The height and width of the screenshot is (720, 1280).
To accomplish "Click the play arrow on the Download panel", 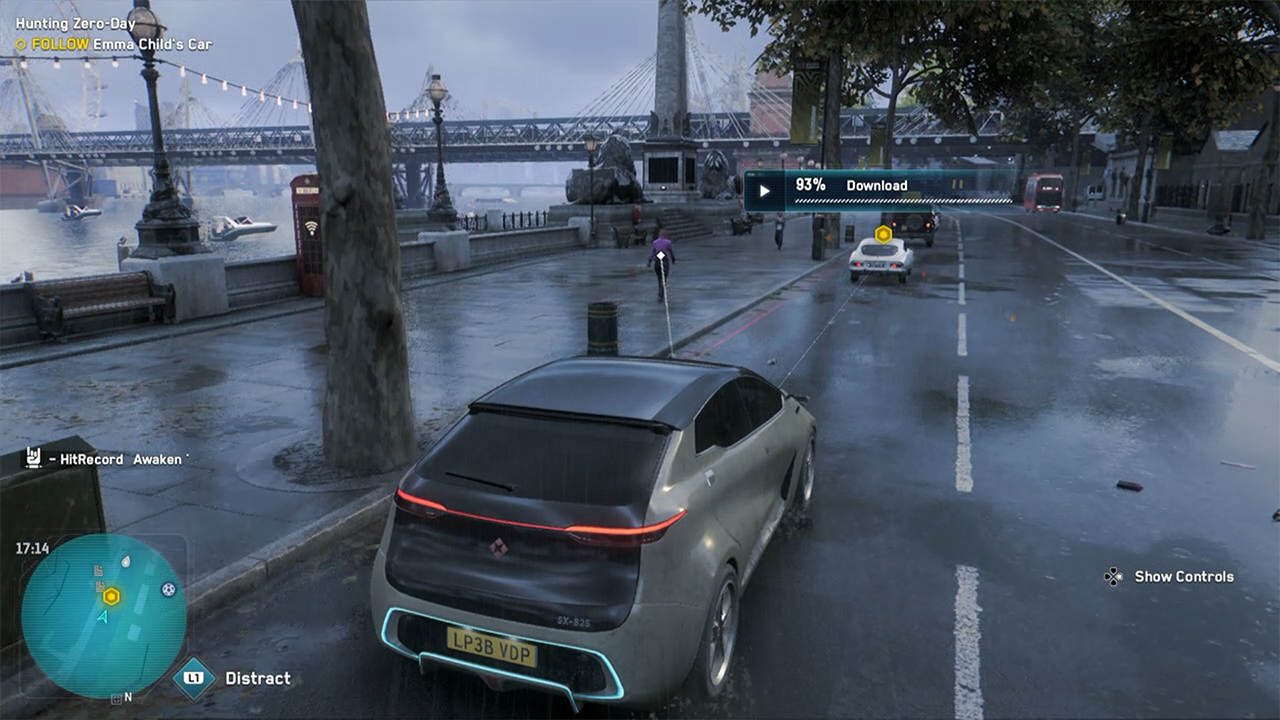I will [x=765, y=189].
